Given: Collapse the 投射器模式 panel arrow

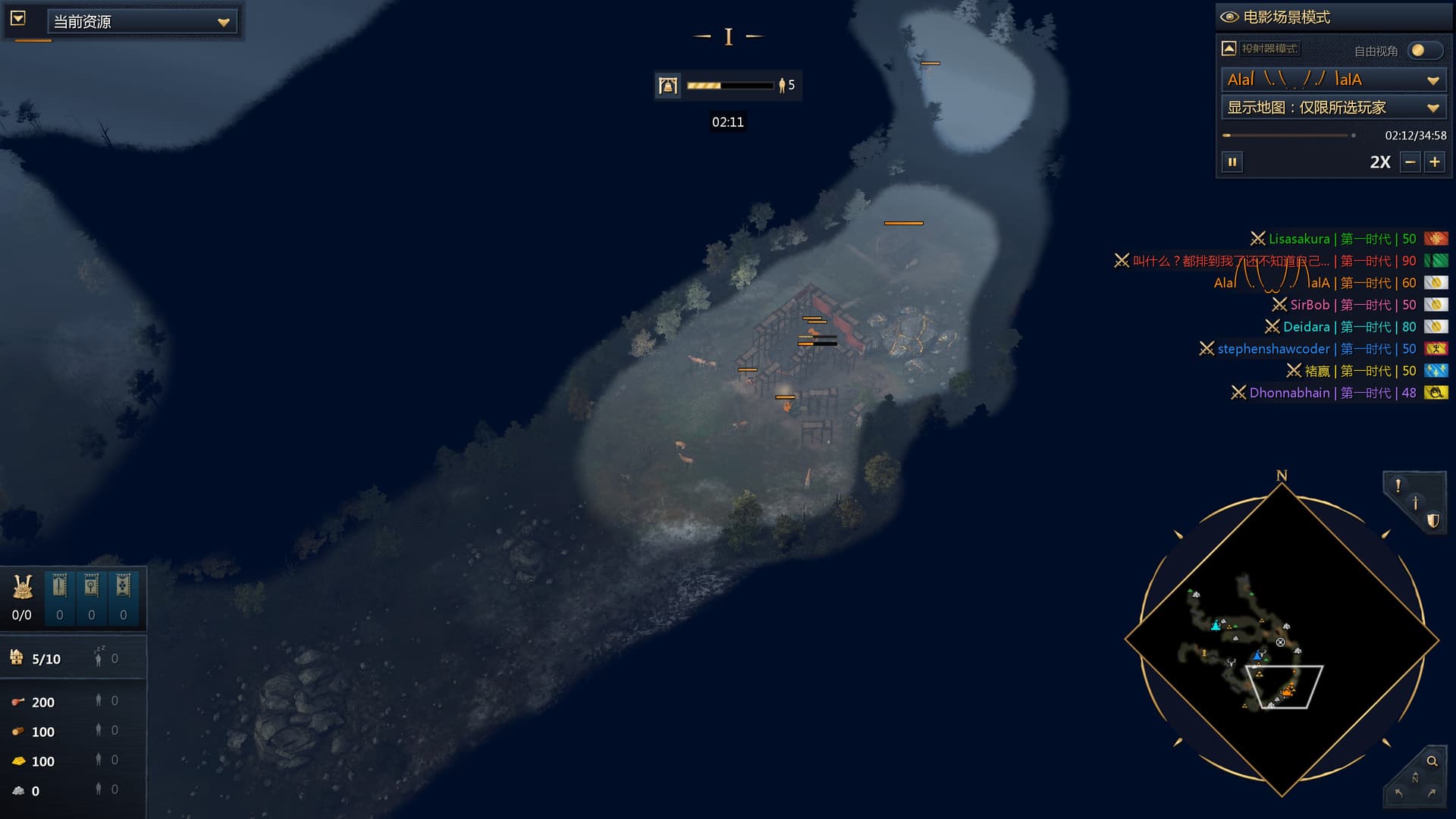Looking at the screenshot, I should 1229,49.
